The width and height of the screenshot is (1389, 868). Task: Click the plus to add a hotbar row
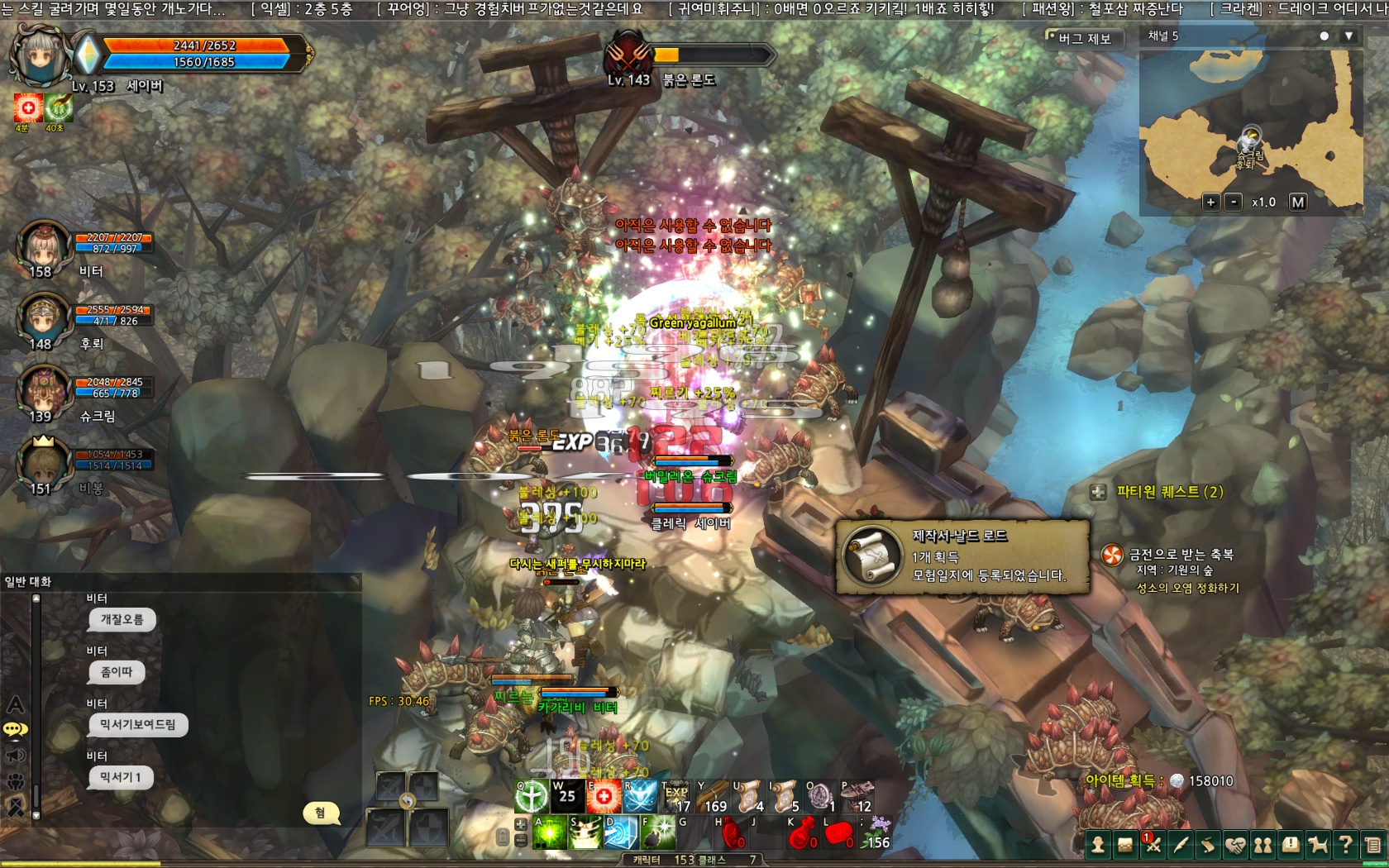521,823
